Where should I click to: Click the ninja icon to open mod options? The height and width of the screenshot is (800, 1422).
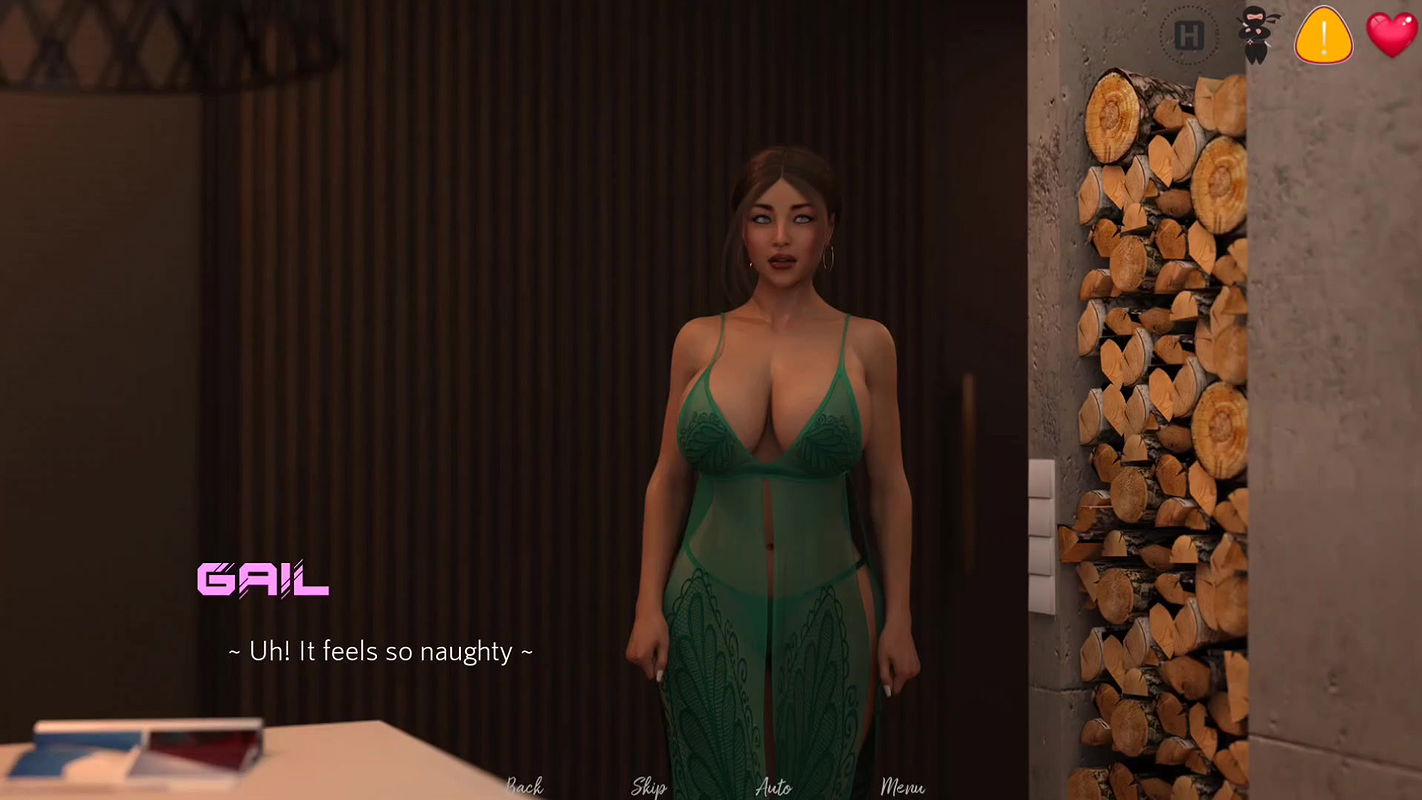coord(1255,33)
